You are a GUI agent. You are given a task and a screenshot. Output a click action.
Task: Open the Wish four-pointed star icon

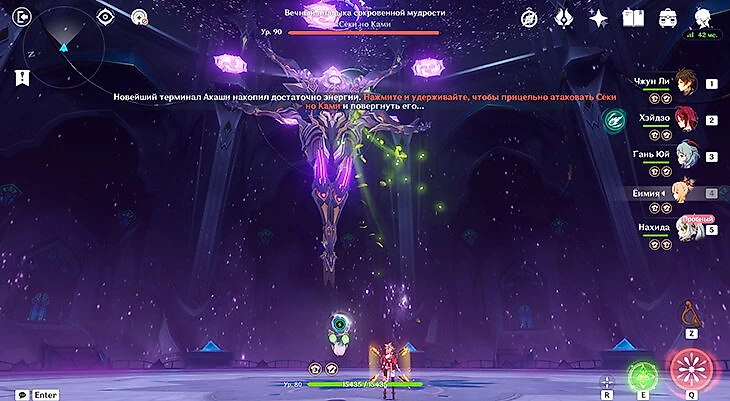[x=598, y=18]
